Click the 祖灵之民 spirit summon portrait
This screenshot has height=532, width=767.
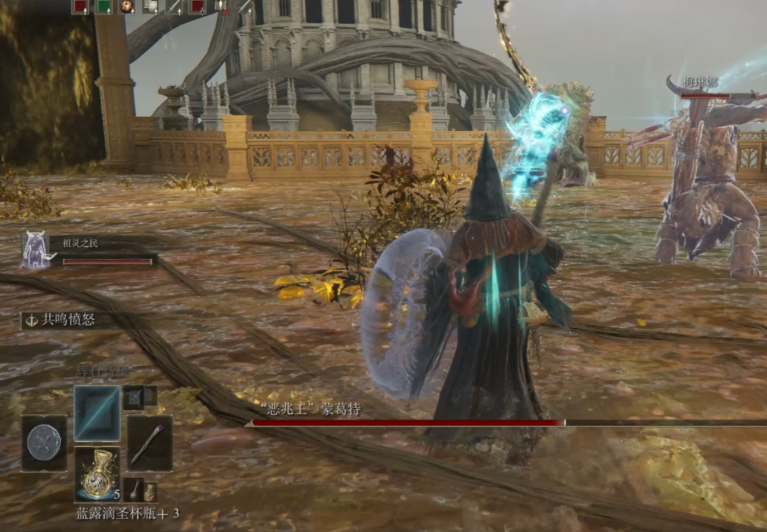(x=37, y=250)
